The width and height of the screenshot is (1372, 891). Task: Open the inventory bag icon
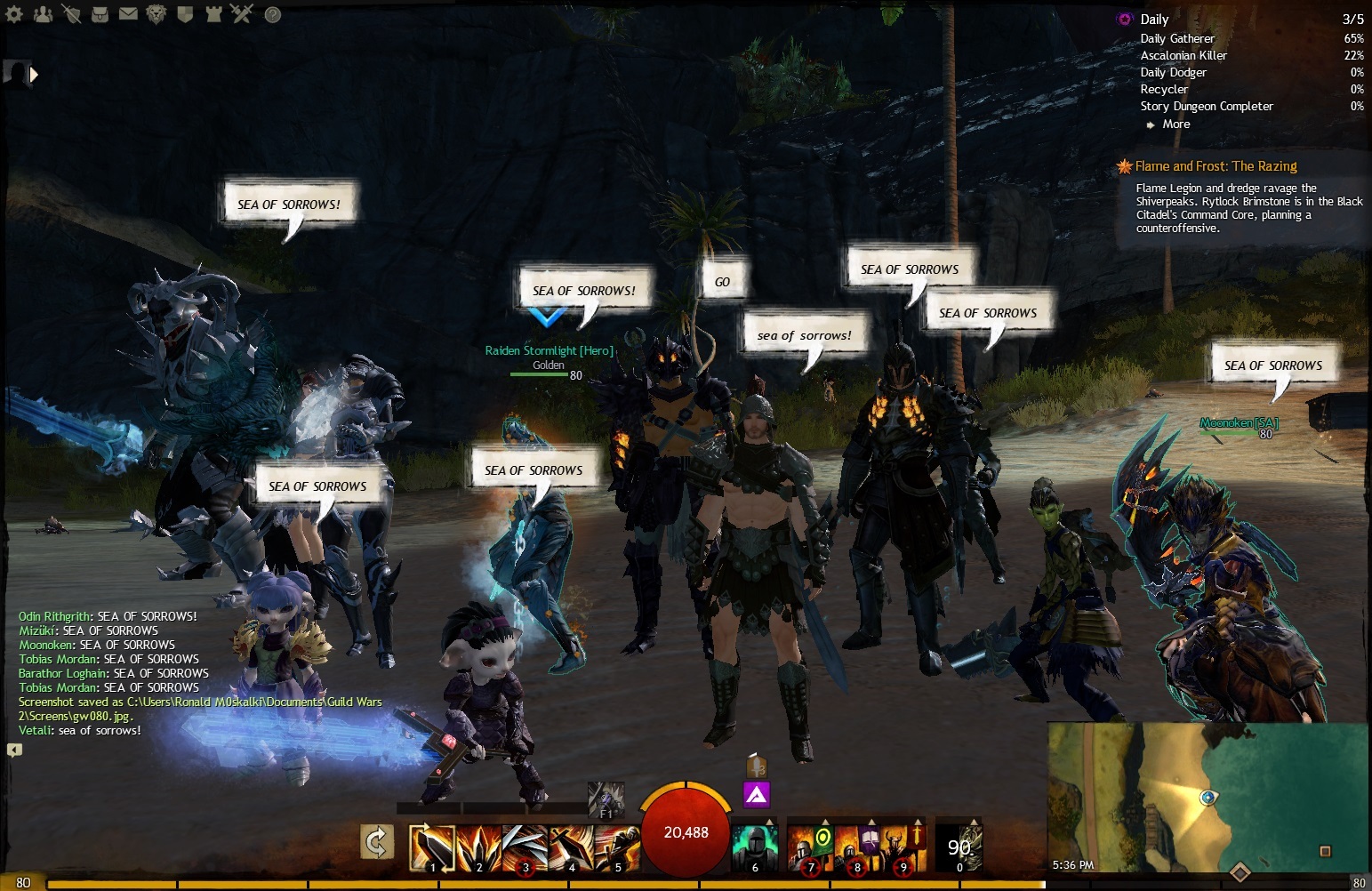[x=100, y=13]
